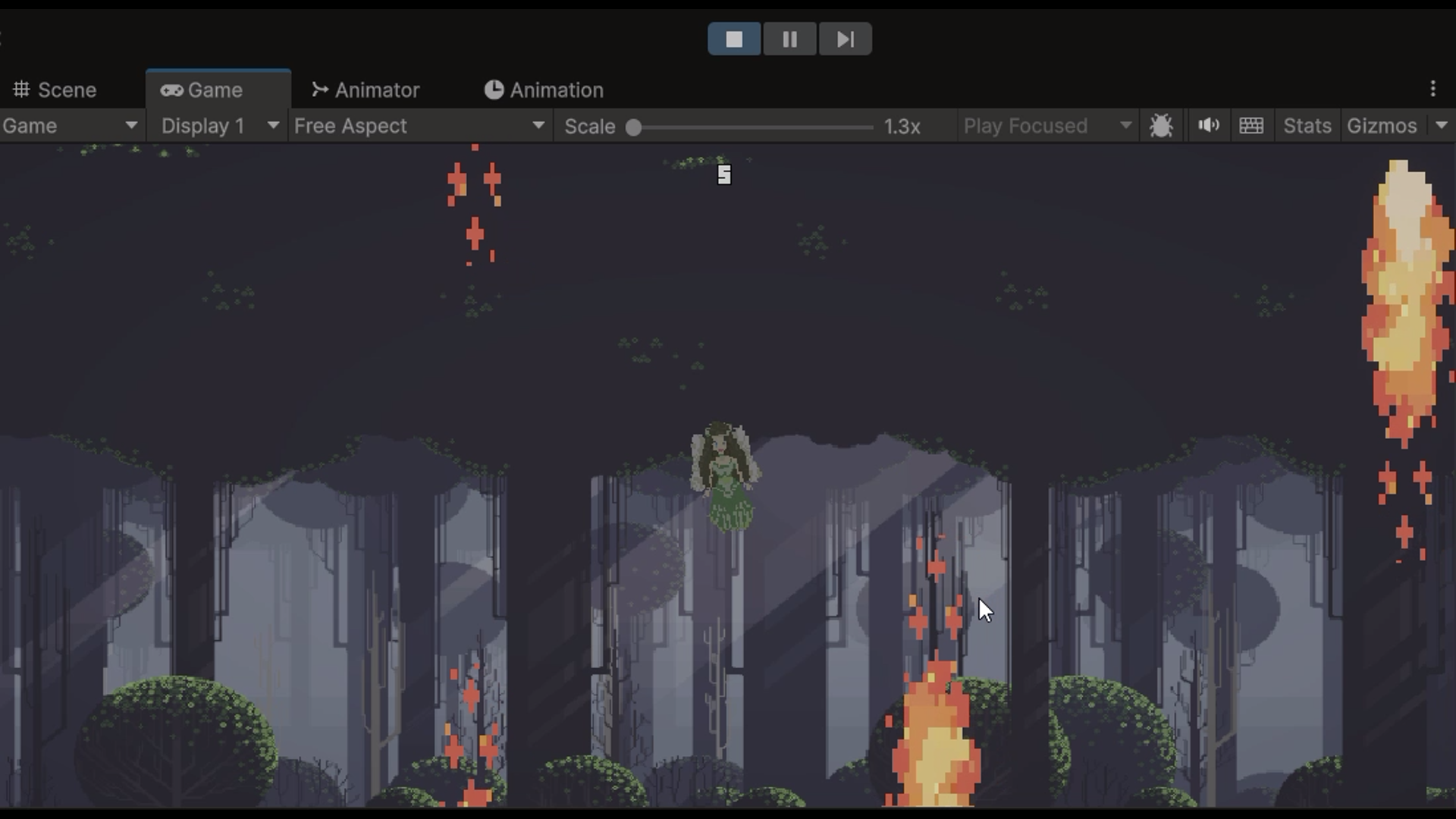
Task: Open the Free Aspect dropdown
Action: pos(417,126)
